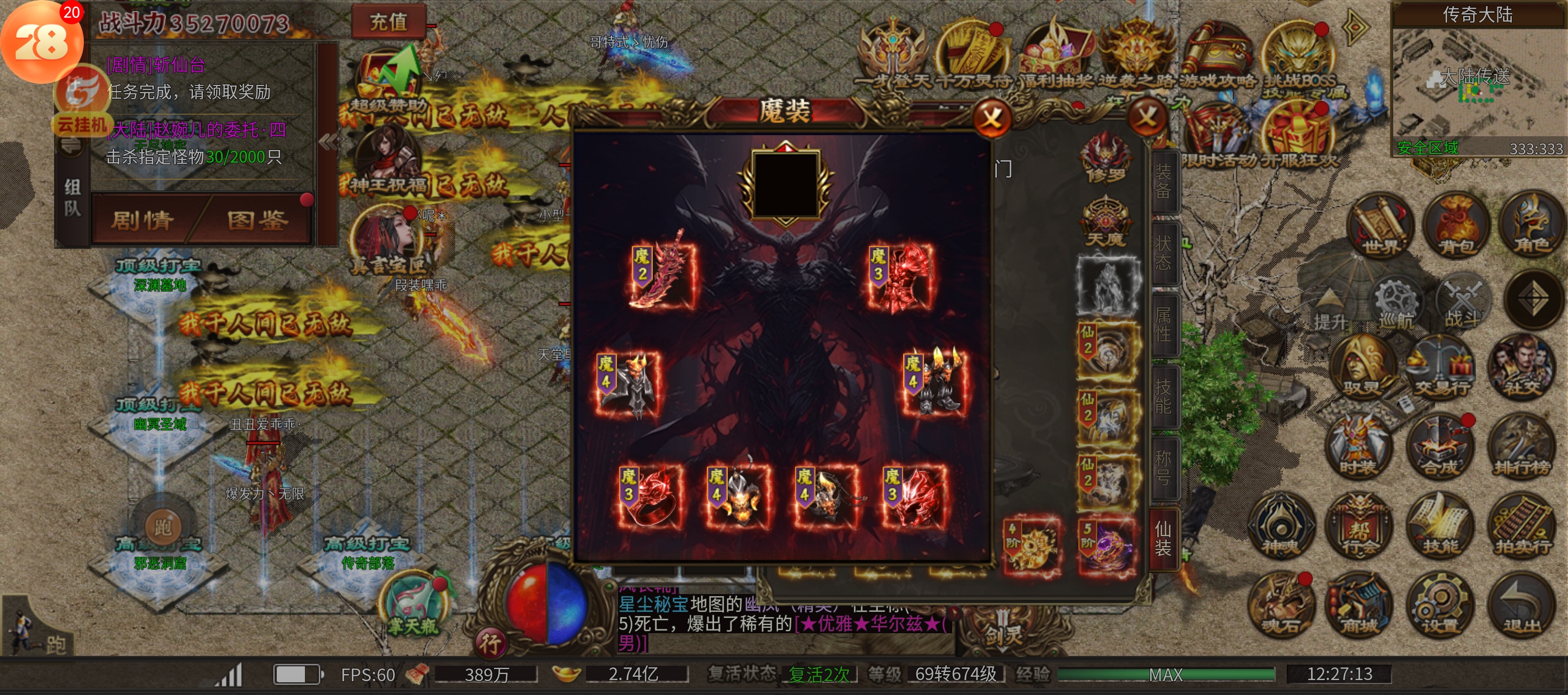Viewport: 1568px width, 695px height.
Task: Open the 属性 attributes tab
Action: click(1163, 323)
